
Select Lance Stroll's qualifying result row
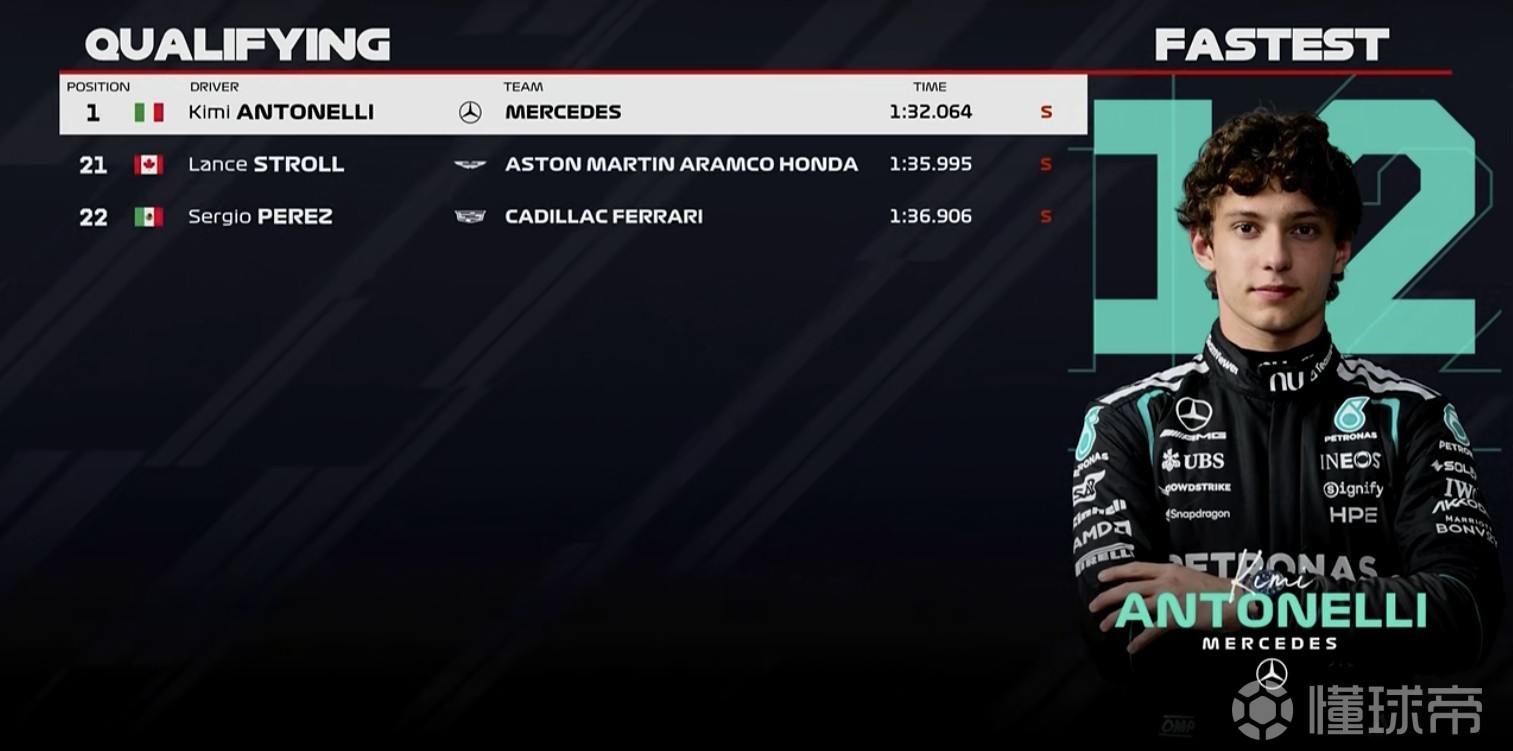click(x=572, y=164)
